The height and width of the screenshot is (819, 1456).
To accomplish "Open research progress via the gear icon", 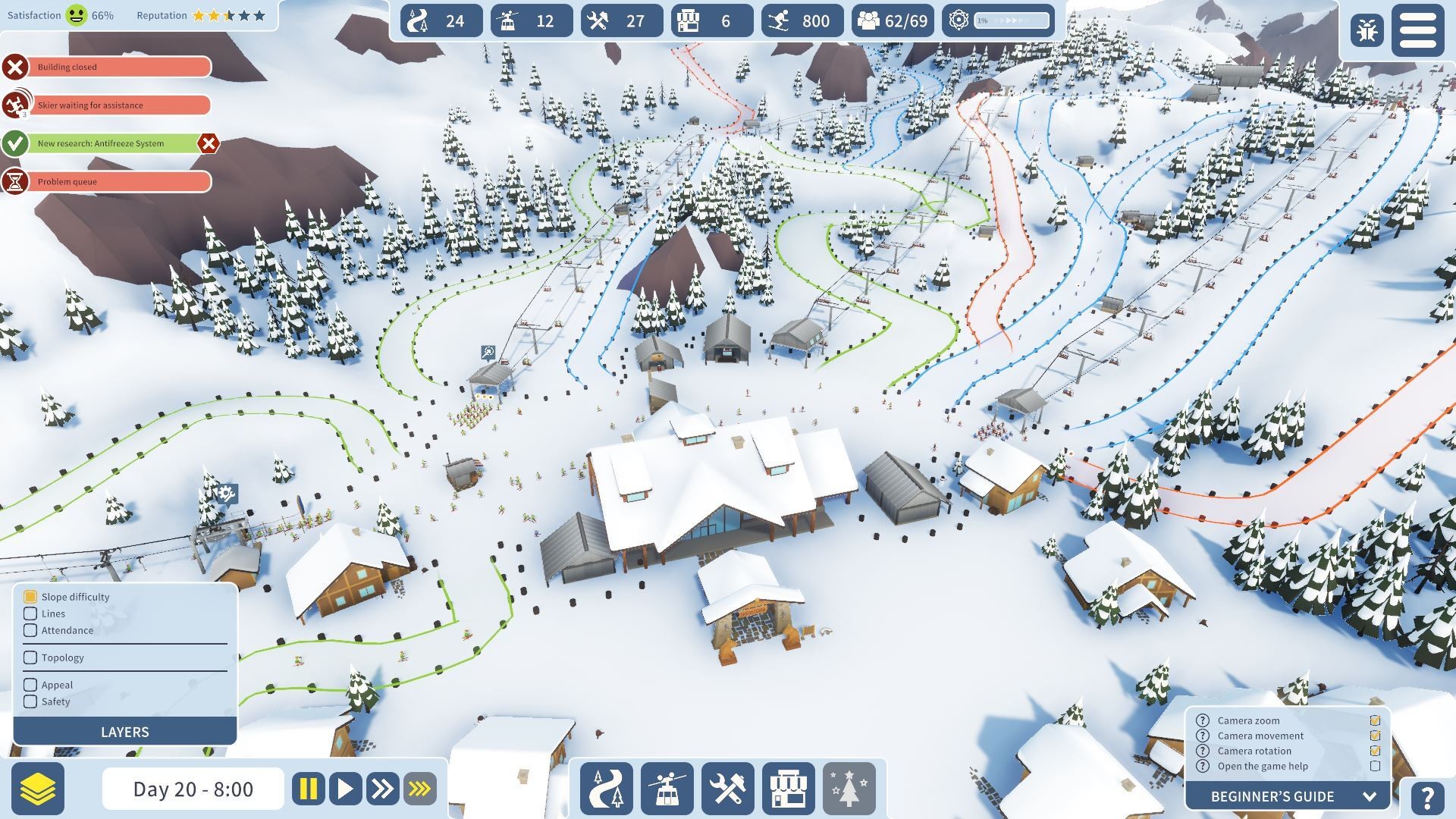I will [959, 20].
